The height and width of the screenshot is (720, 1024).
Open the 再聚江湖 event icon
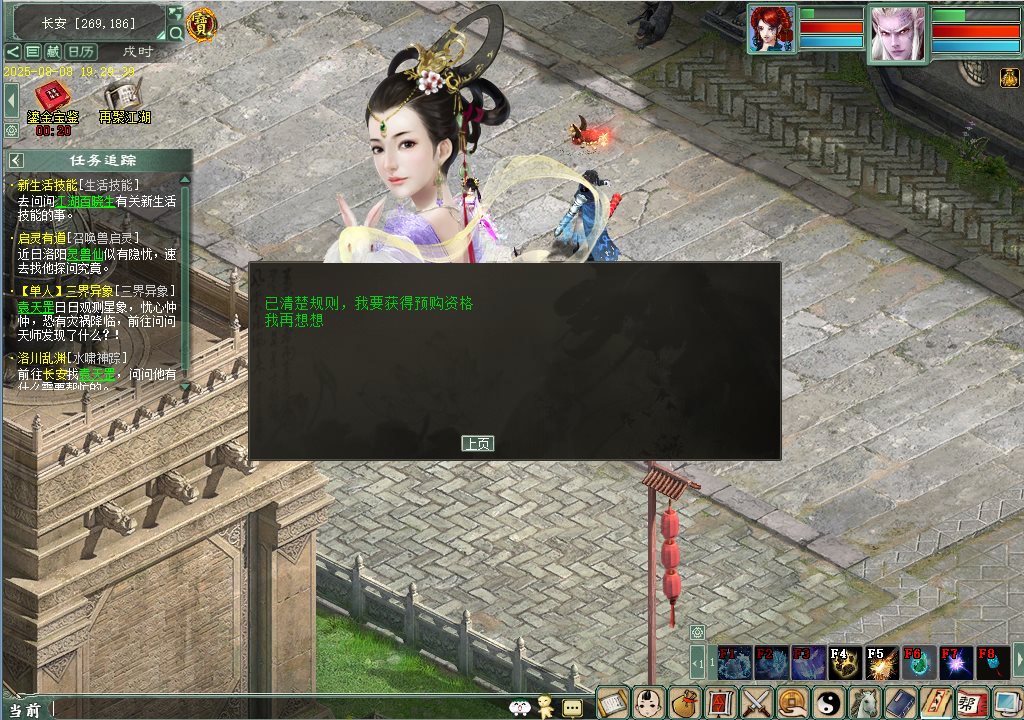click(124, 100)
